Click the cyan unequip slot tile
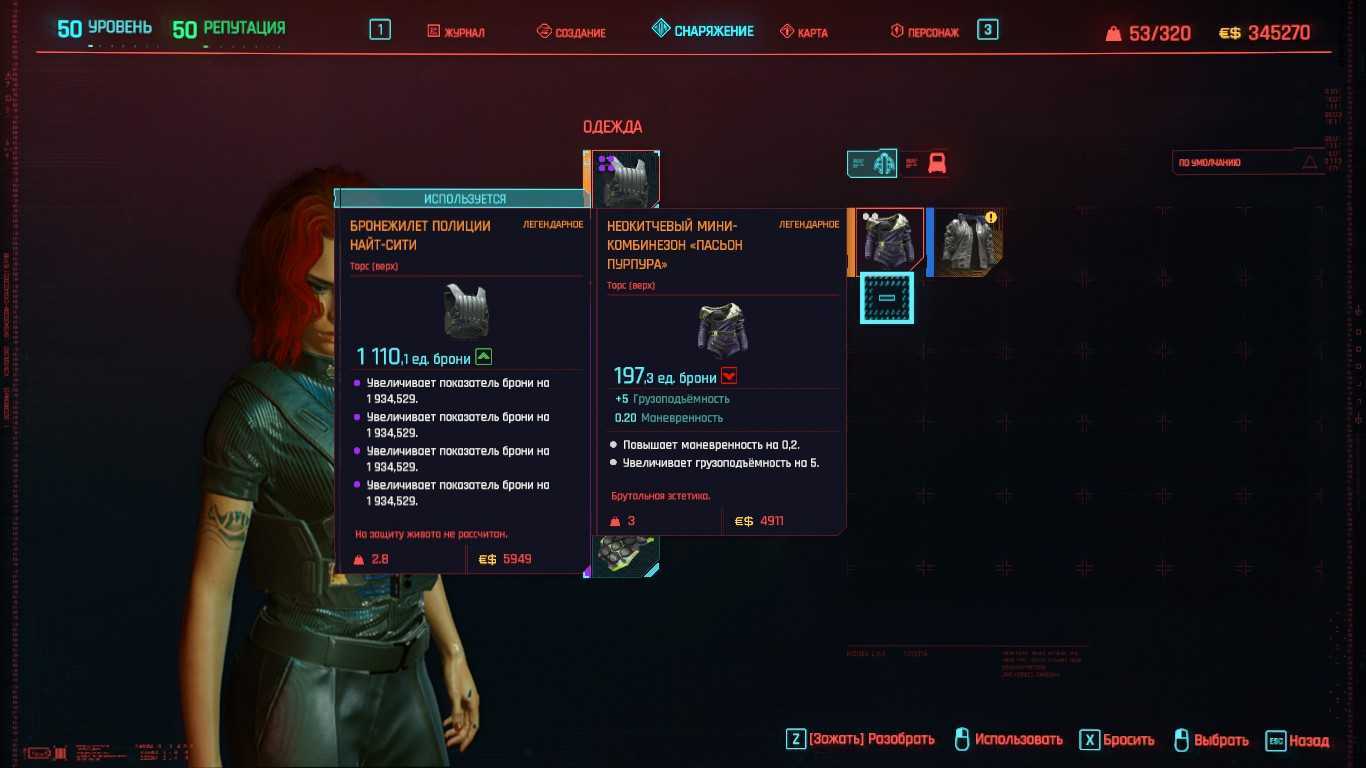Image resolution: width=1366 pixels, height=768 pixels. tap(887, 298)
